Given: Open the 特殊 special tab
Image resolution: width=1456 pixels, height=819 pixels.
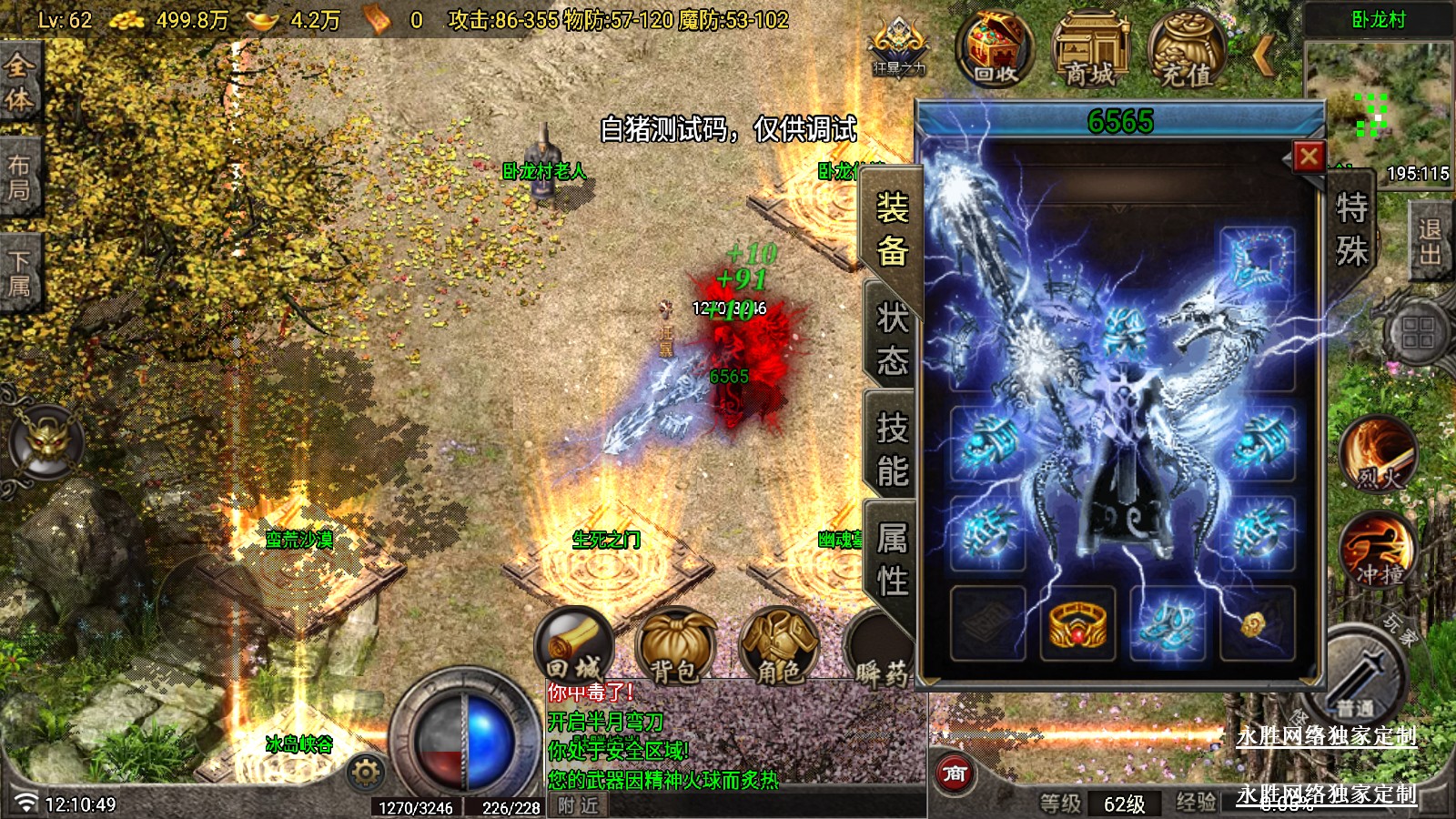Looking at the screenshot, I should click(1351, 229).
